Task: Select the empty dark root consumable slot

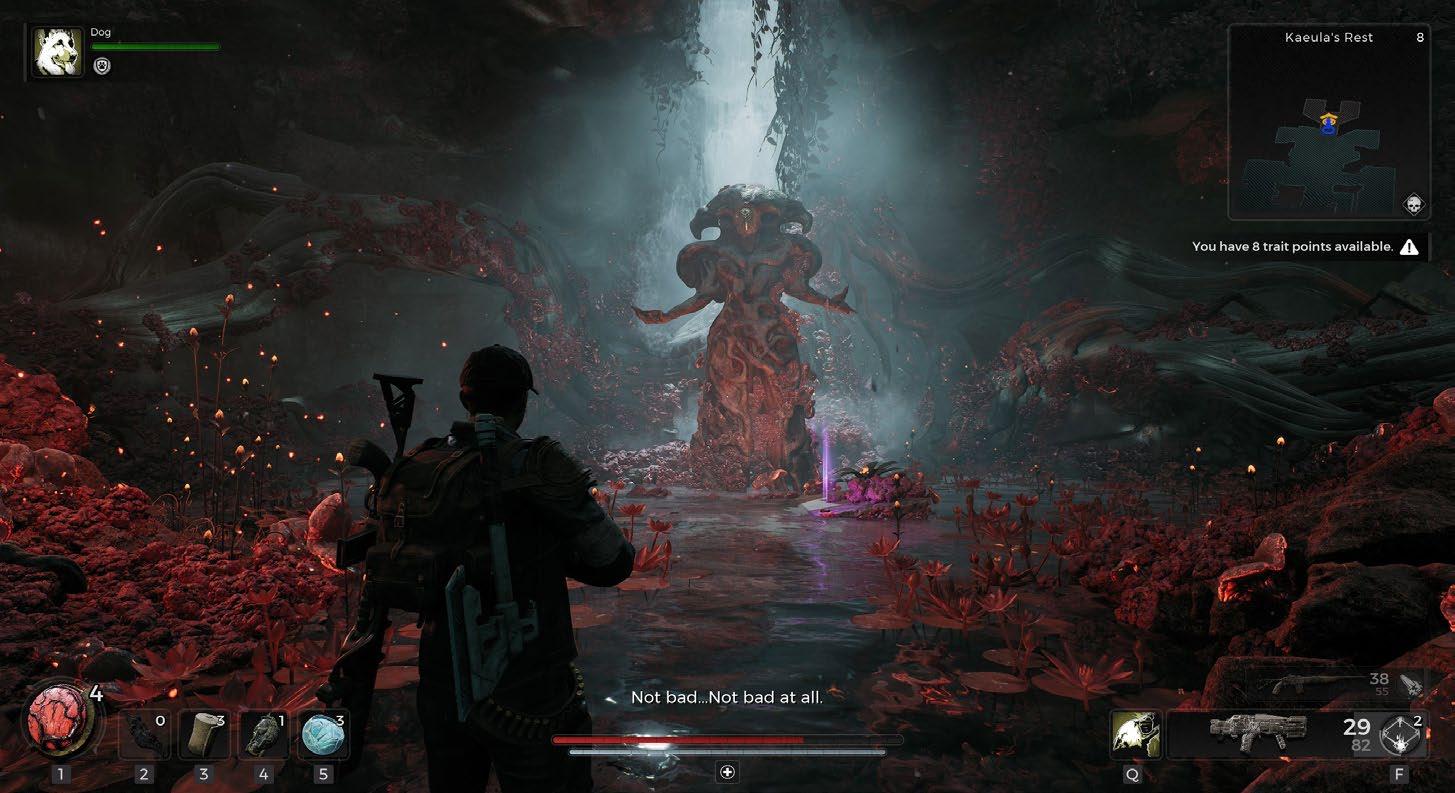Action: (x=144, y=736)
